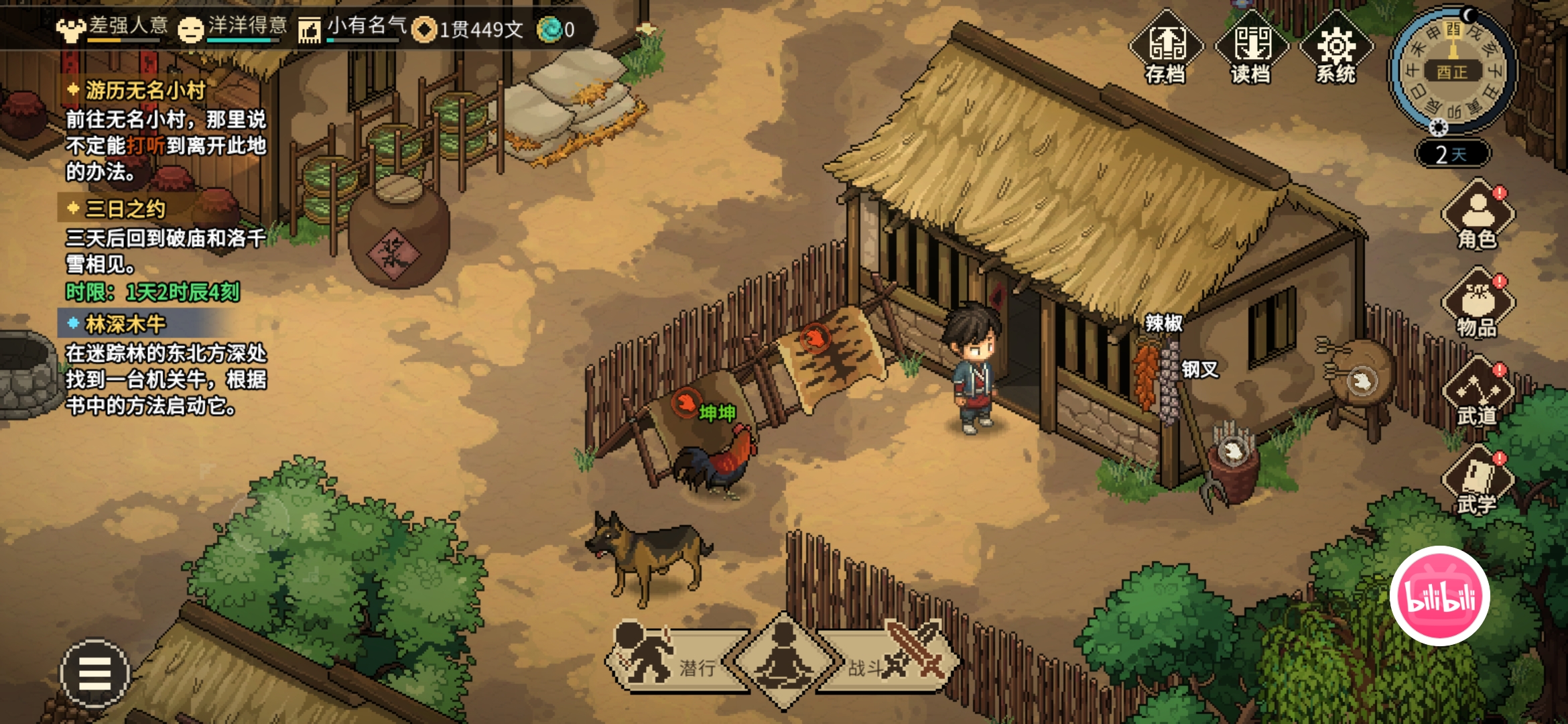Tap the 钢叉 steel fork label

[x=1199, y=369]
